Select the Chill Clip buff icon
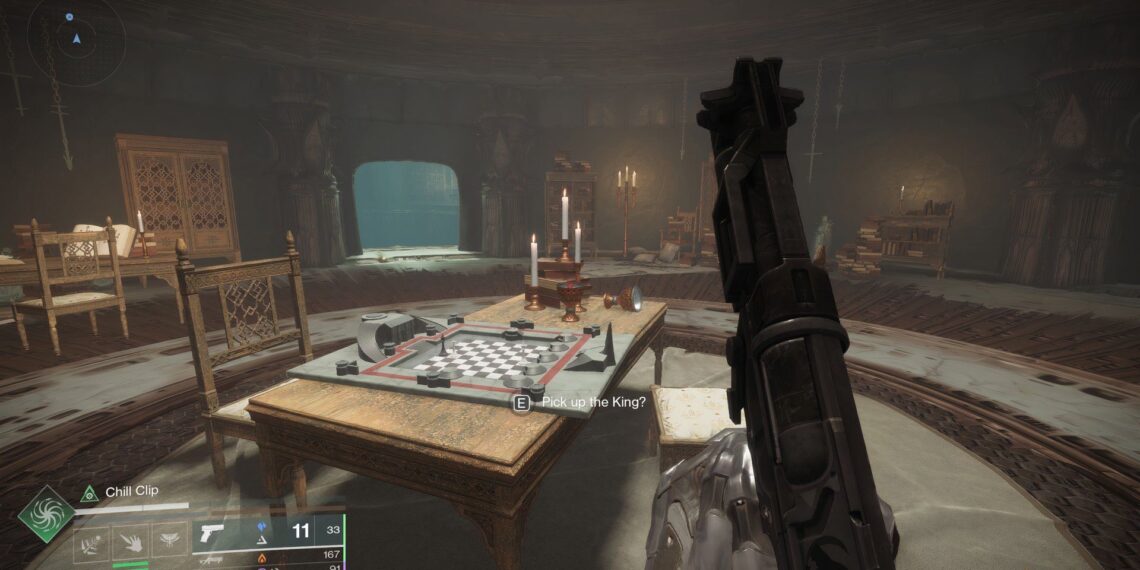This screenshot has height=570, width=1140. pyautogui.click(x=89, y=492)
